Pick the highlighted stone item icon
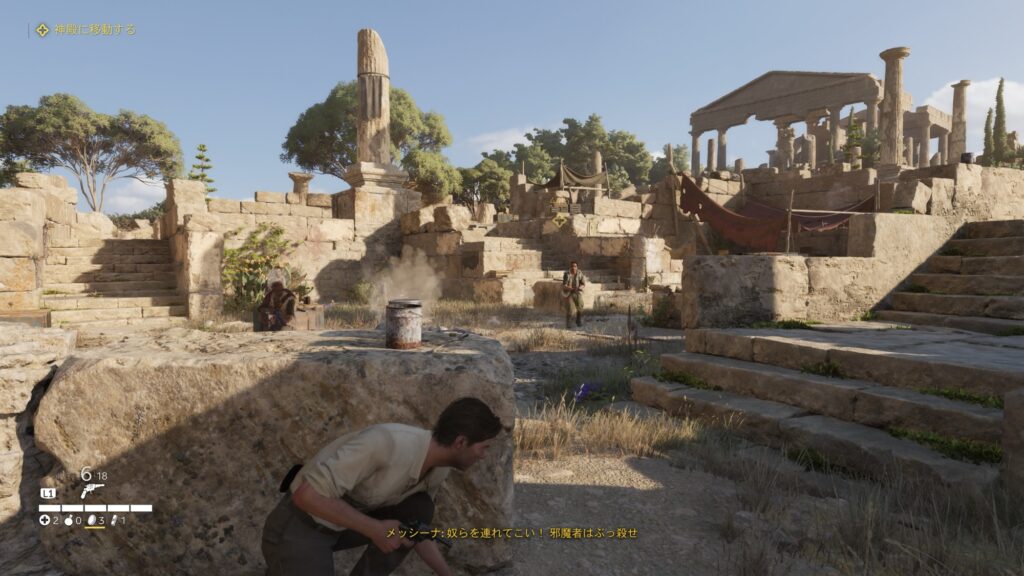Viewport: 1024px width, 576px height. 92,520
